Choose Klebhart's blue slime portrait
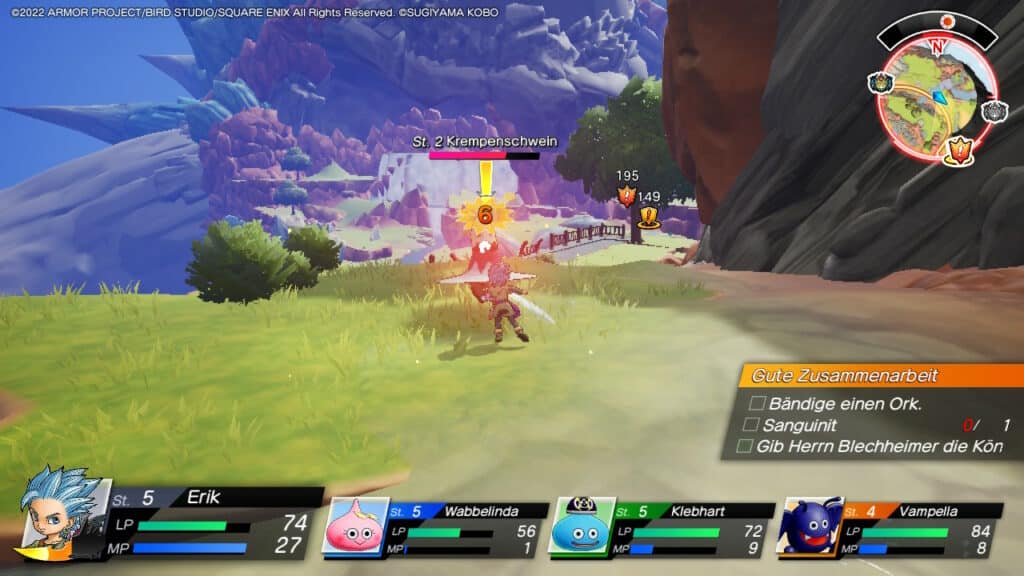 pyautogui.click(x=581, y=526)
